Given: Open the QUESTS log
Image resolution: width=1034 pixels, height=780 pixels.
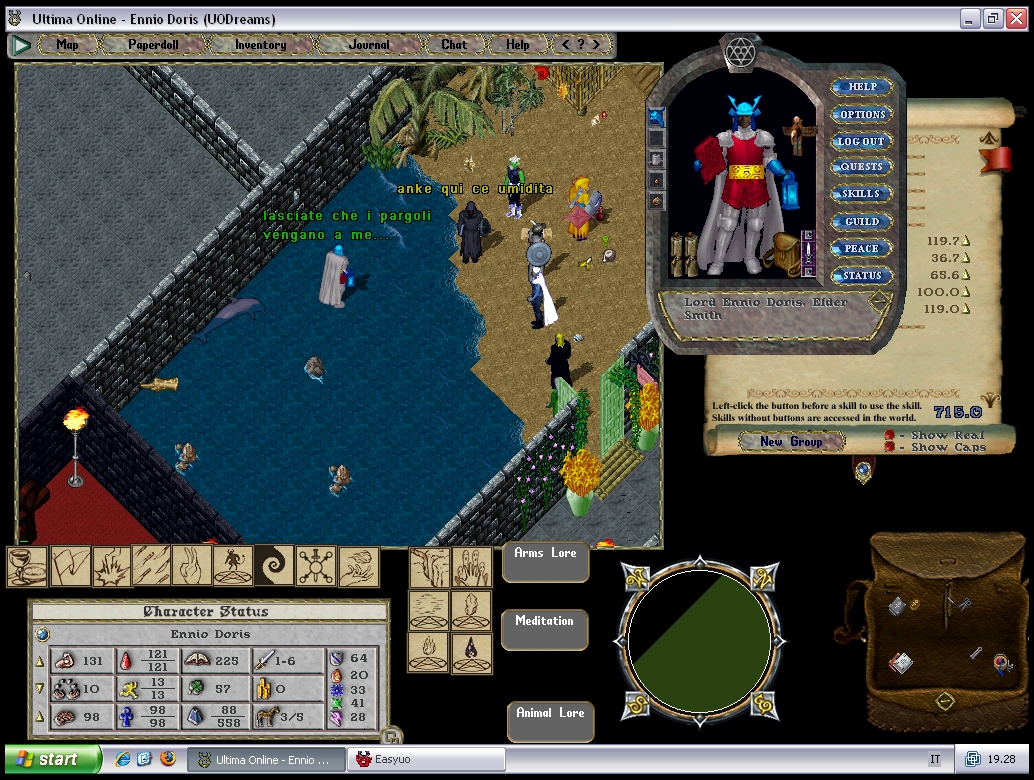Looking at the screenshot, I should click(861, 168).
